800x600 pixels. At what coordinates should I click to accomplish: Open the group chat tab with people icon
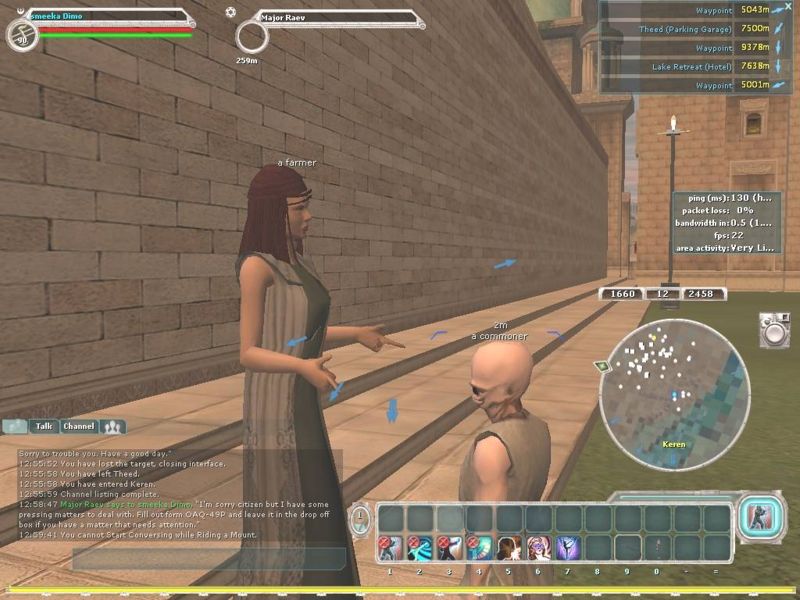[x=112, y=426]
